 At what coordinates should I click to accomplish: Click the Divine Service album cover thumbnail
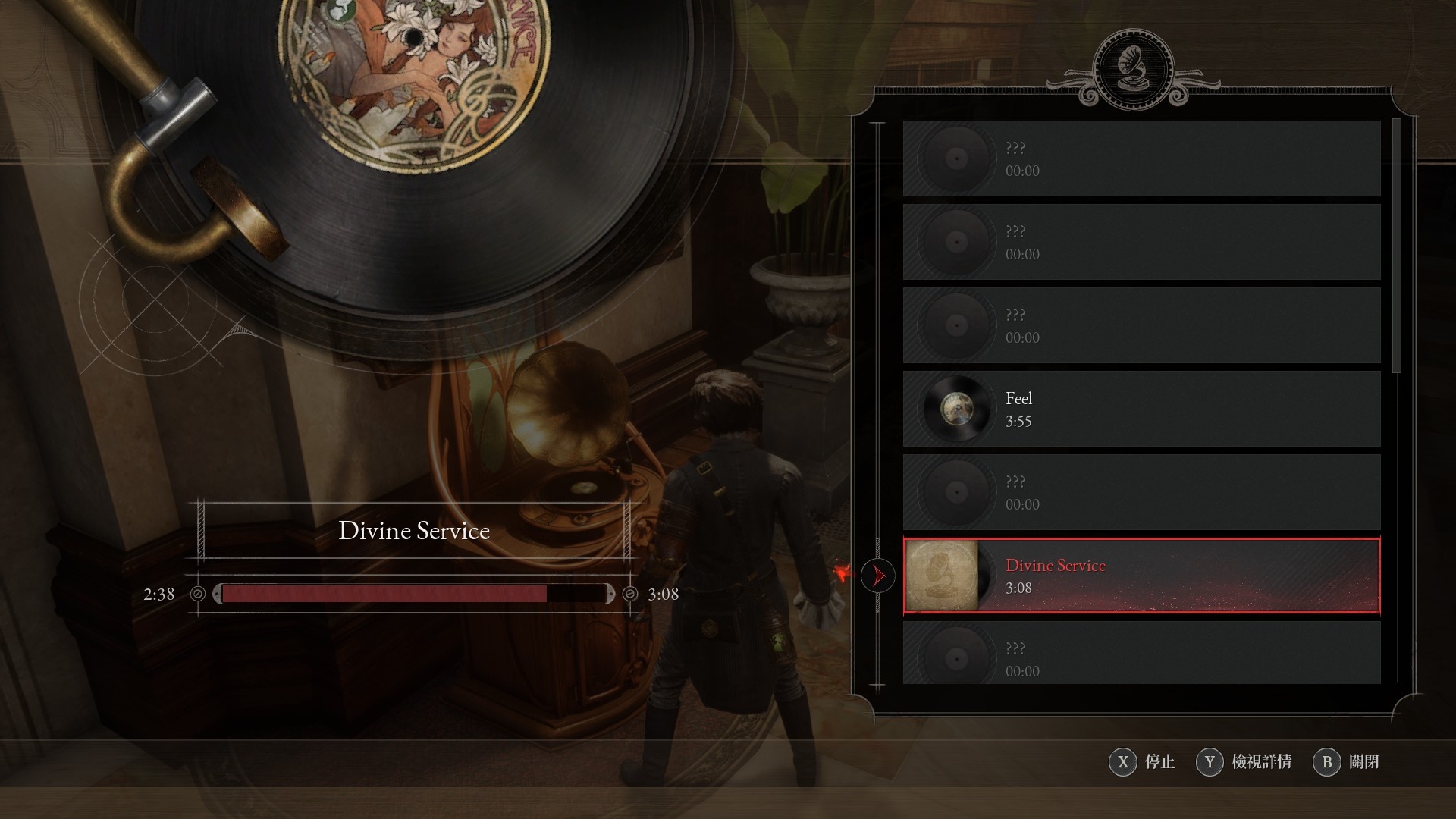tap(942, 576)
